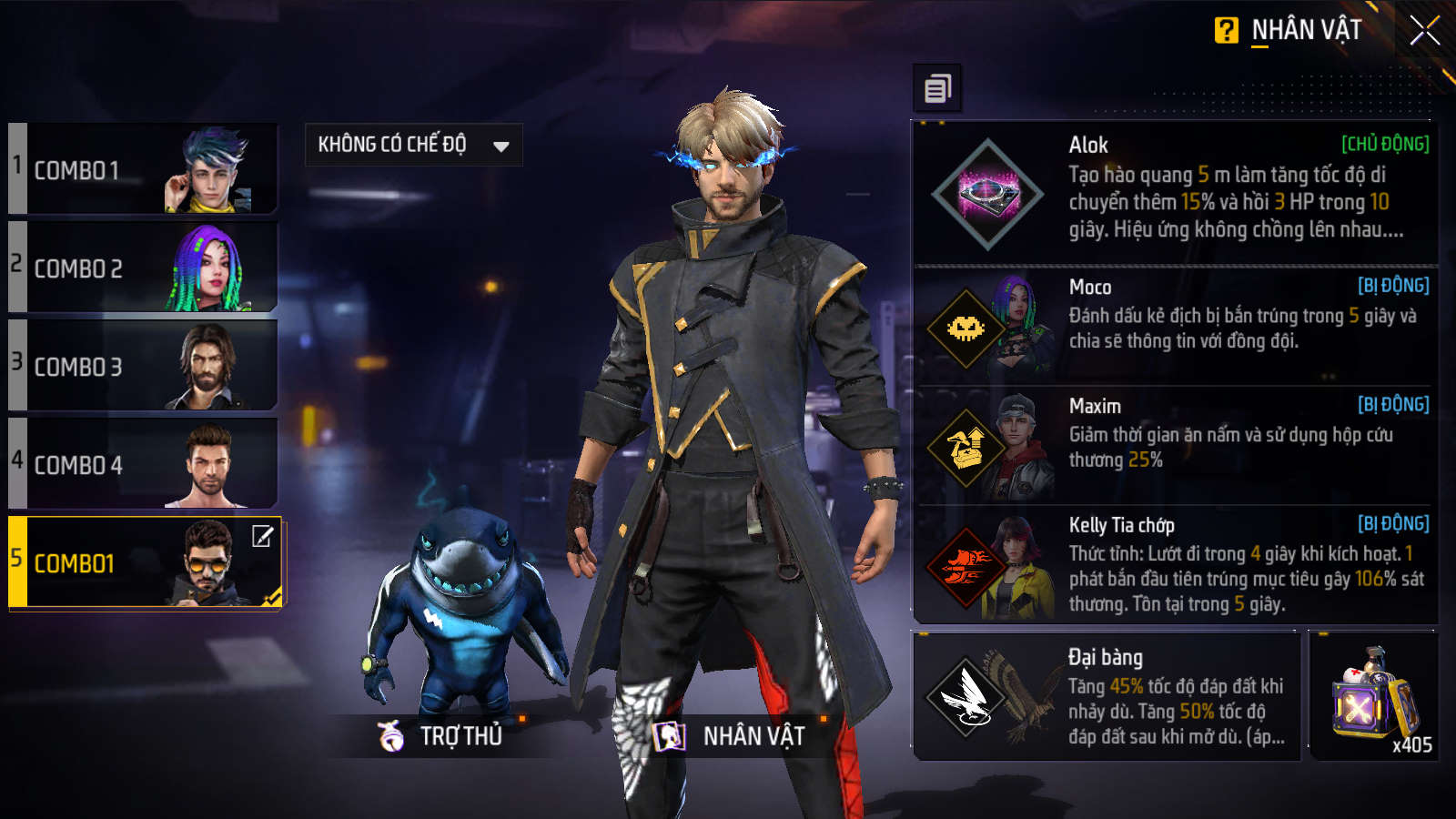Edit the fifth combo's name
Image resolution: width=1456 pixels, height=819 pixels.
(x=262, y=536)
